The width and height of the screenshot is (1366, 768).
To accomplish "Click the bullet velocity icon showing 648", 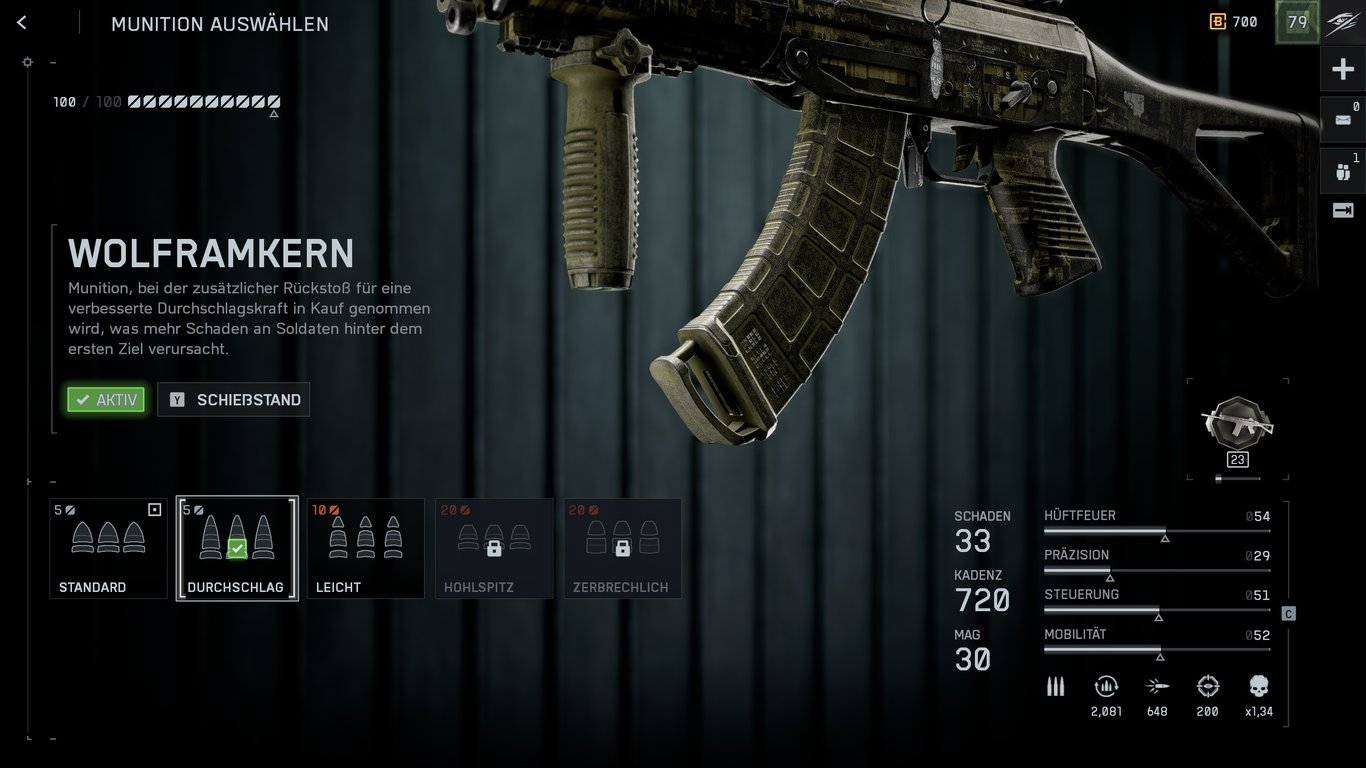I will [x=1157, y=687].
